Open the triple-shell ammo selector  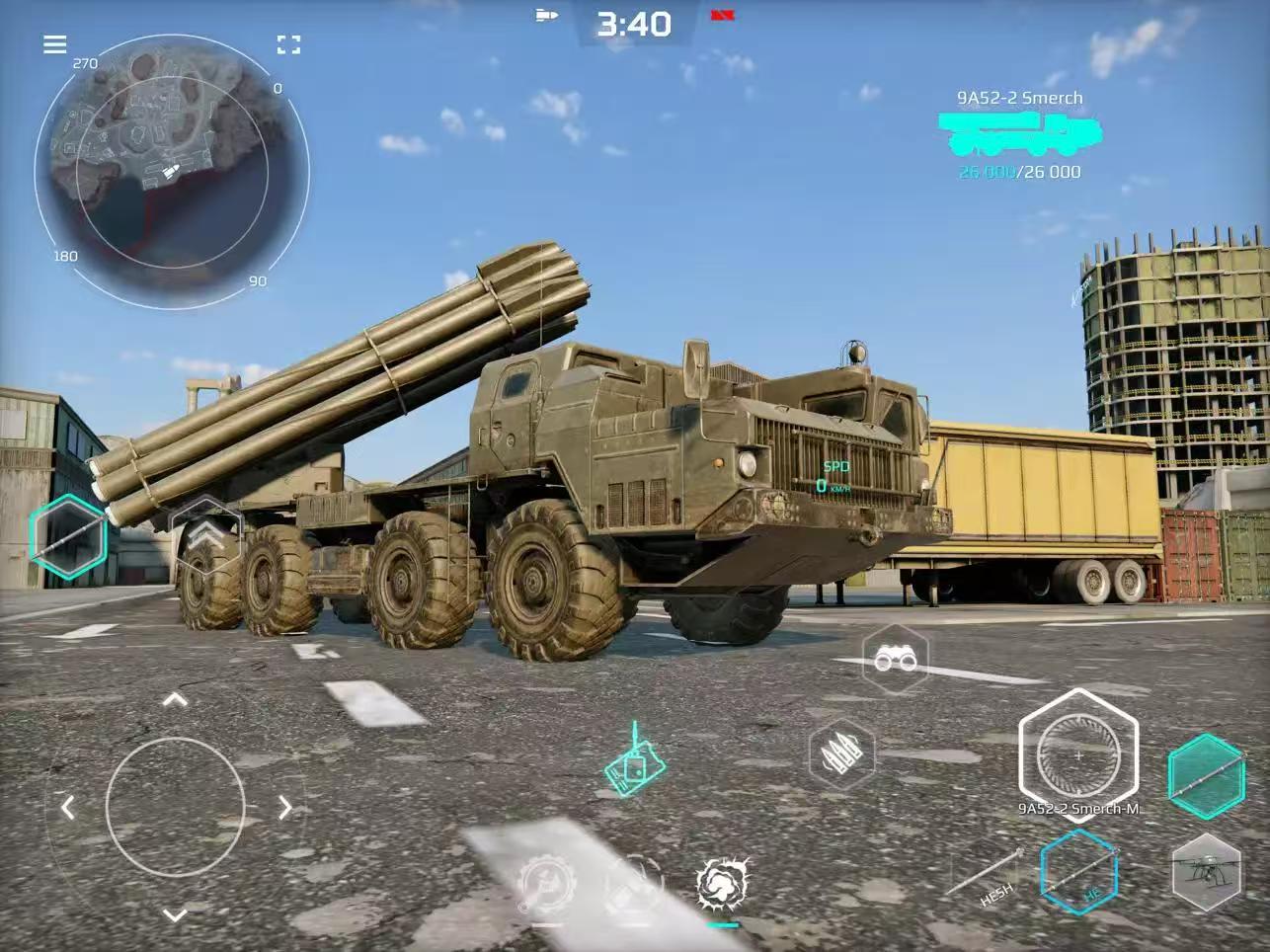coord(841,754)
